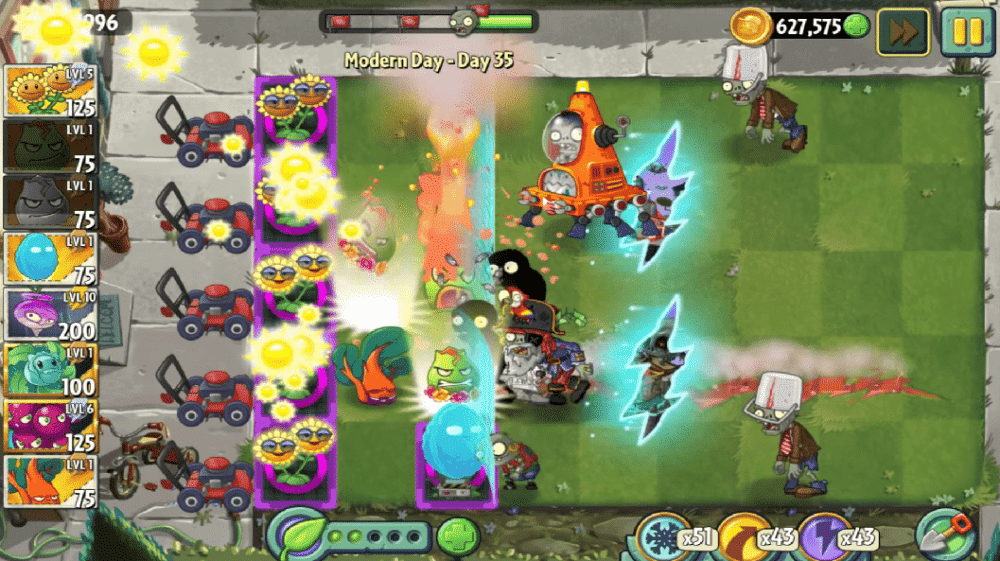Select the orange plant seed packet
1000x561 pixels.
tap(50, 482)
